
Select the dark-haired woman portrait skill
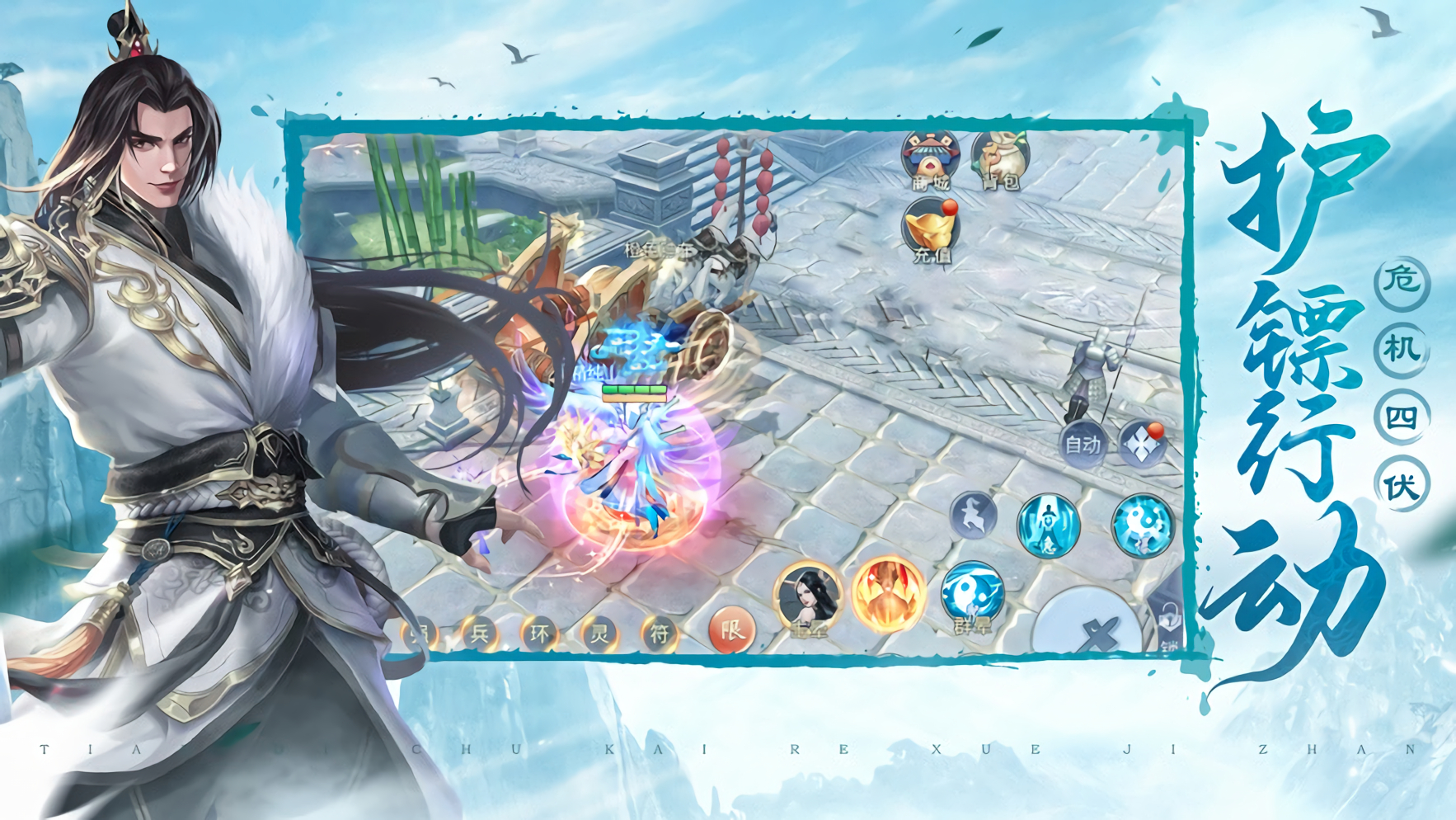tap(808, 597)
